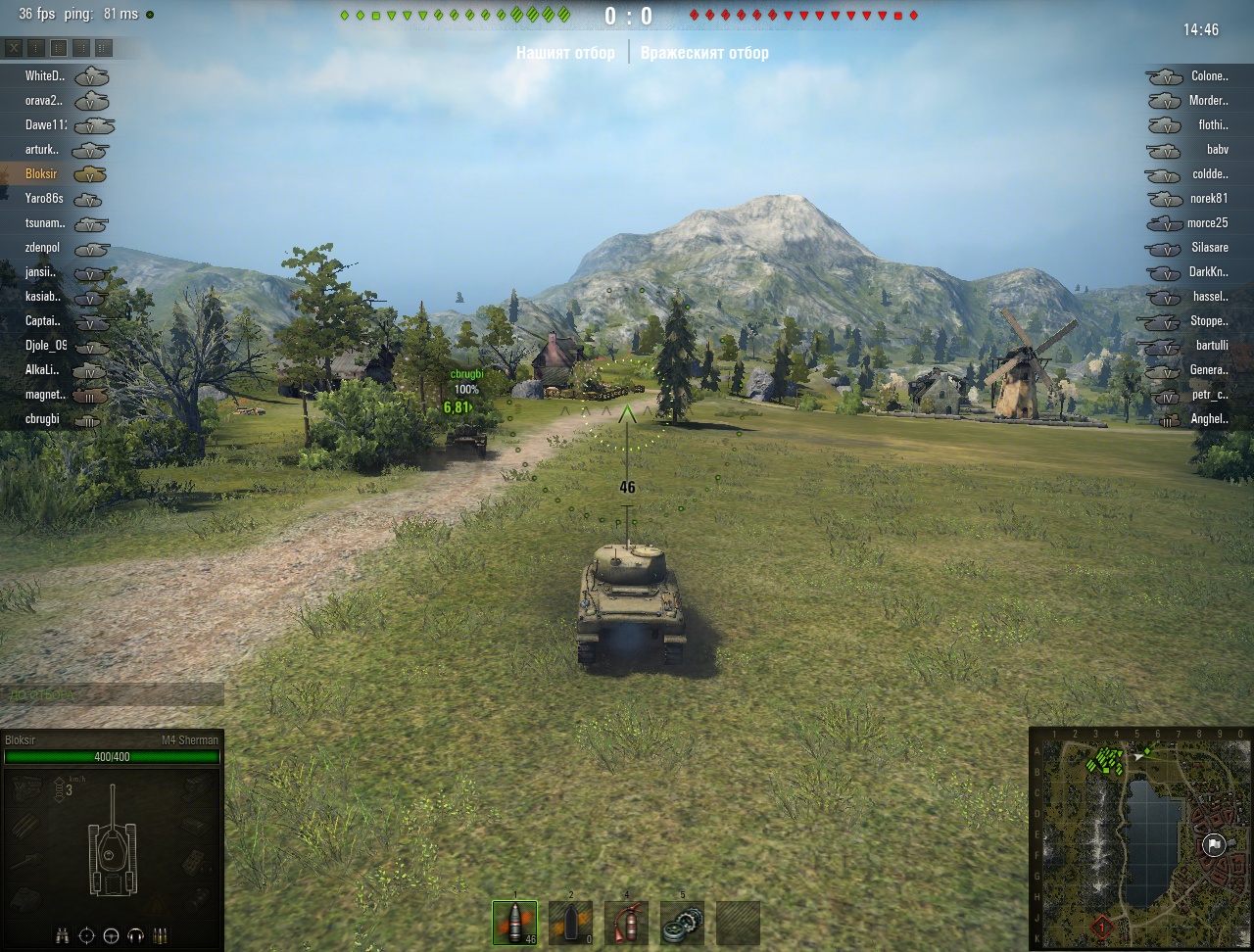
Task: Click the enemy base flag on minimap
Action: (x=1214, y=844)
